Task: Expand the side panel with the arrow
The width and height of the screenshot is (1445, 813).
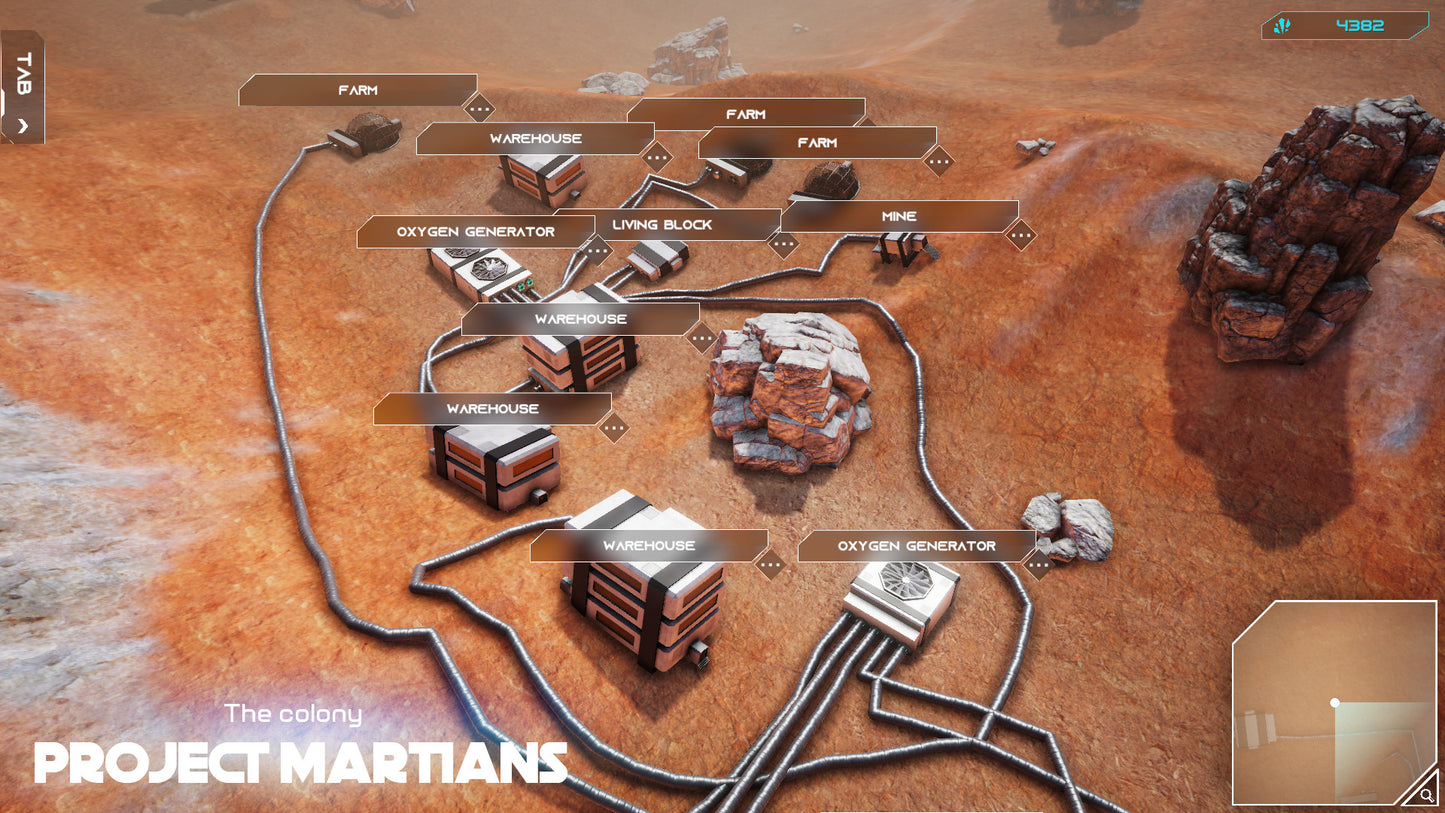Action: (x=24, y=126)
